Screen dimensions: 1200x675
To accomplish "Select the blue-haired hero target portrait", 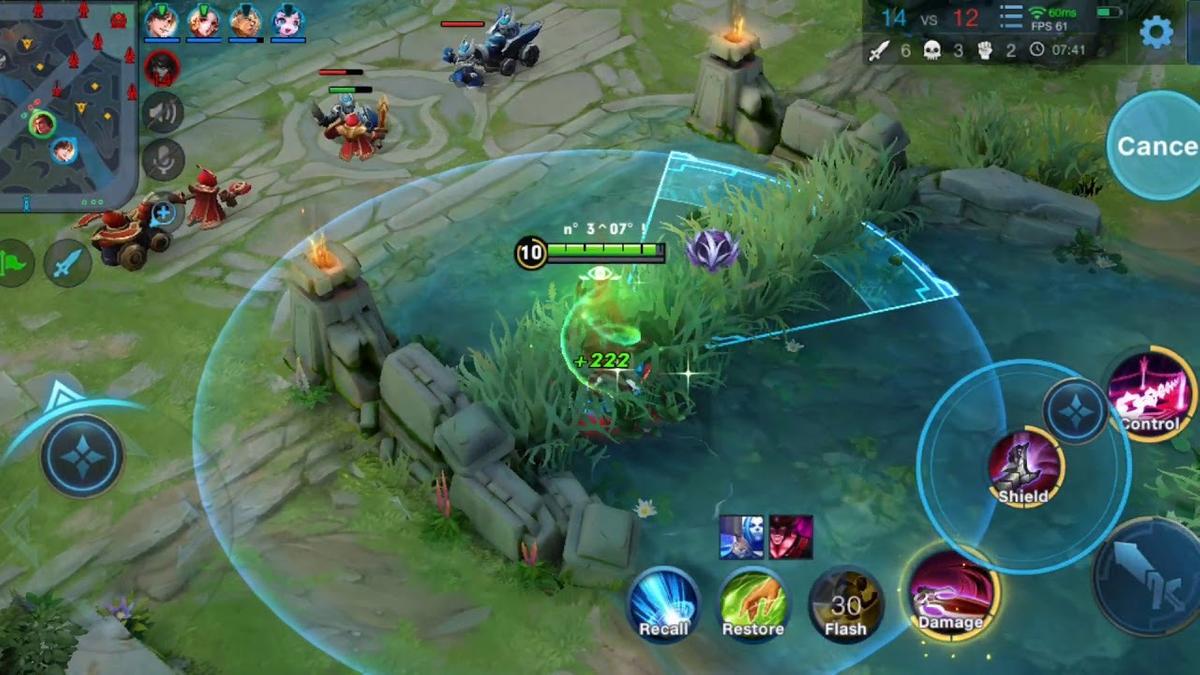I will (x=741, y=538).
